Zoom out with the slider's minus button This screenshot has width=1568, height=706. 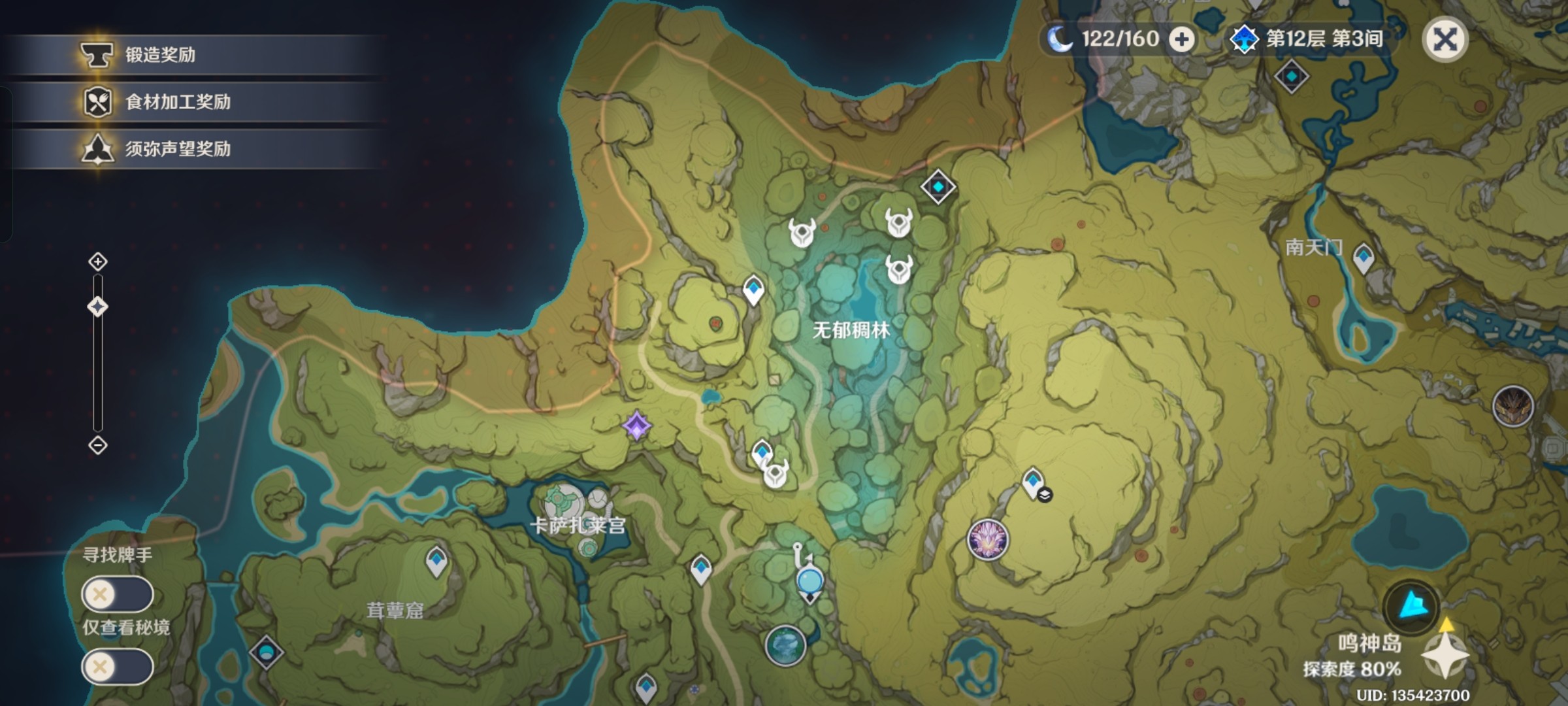tap(98, 445)
